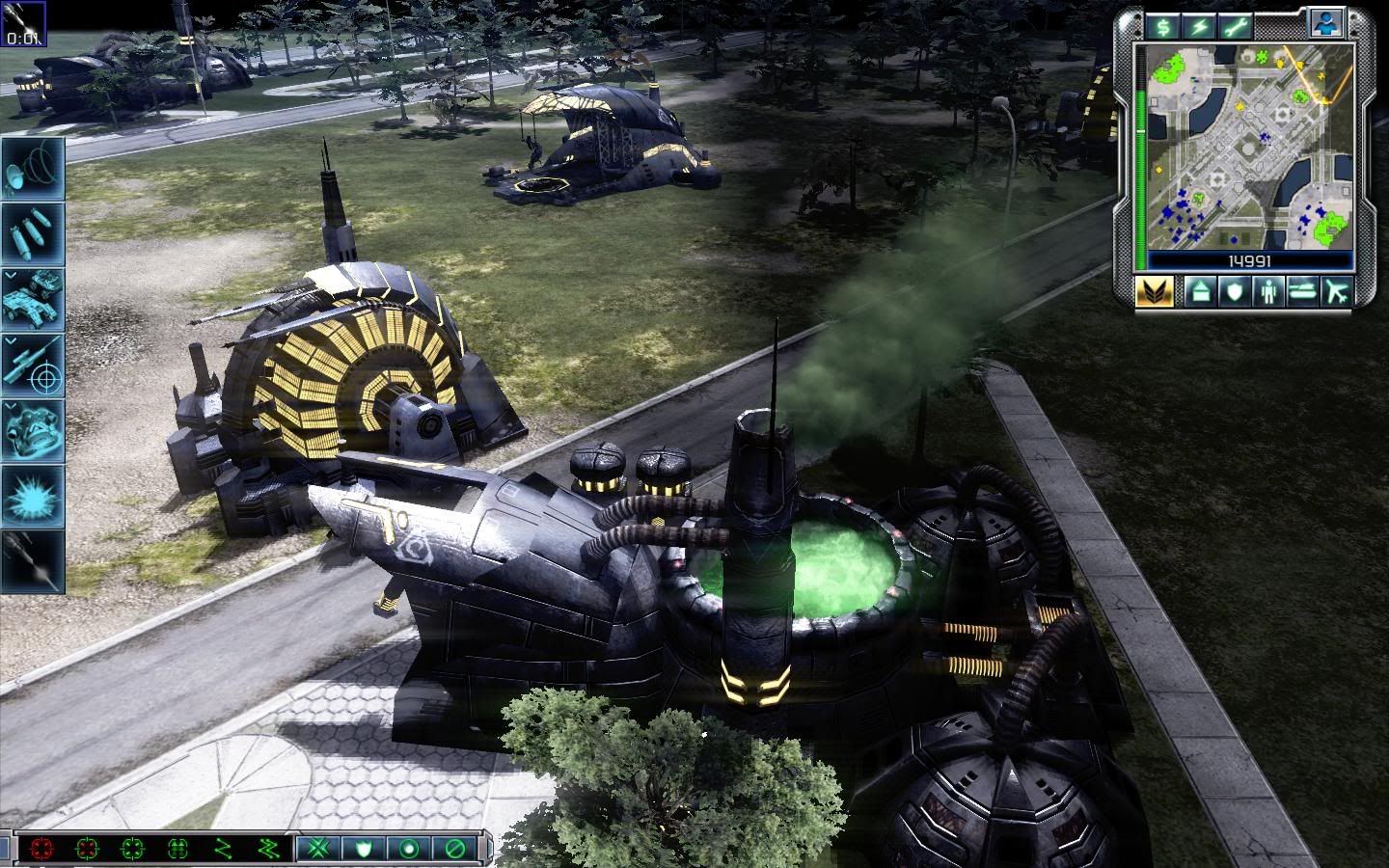Activate the sniper rifle crosshair power
1389x868 pixels.
pos(33,365)
